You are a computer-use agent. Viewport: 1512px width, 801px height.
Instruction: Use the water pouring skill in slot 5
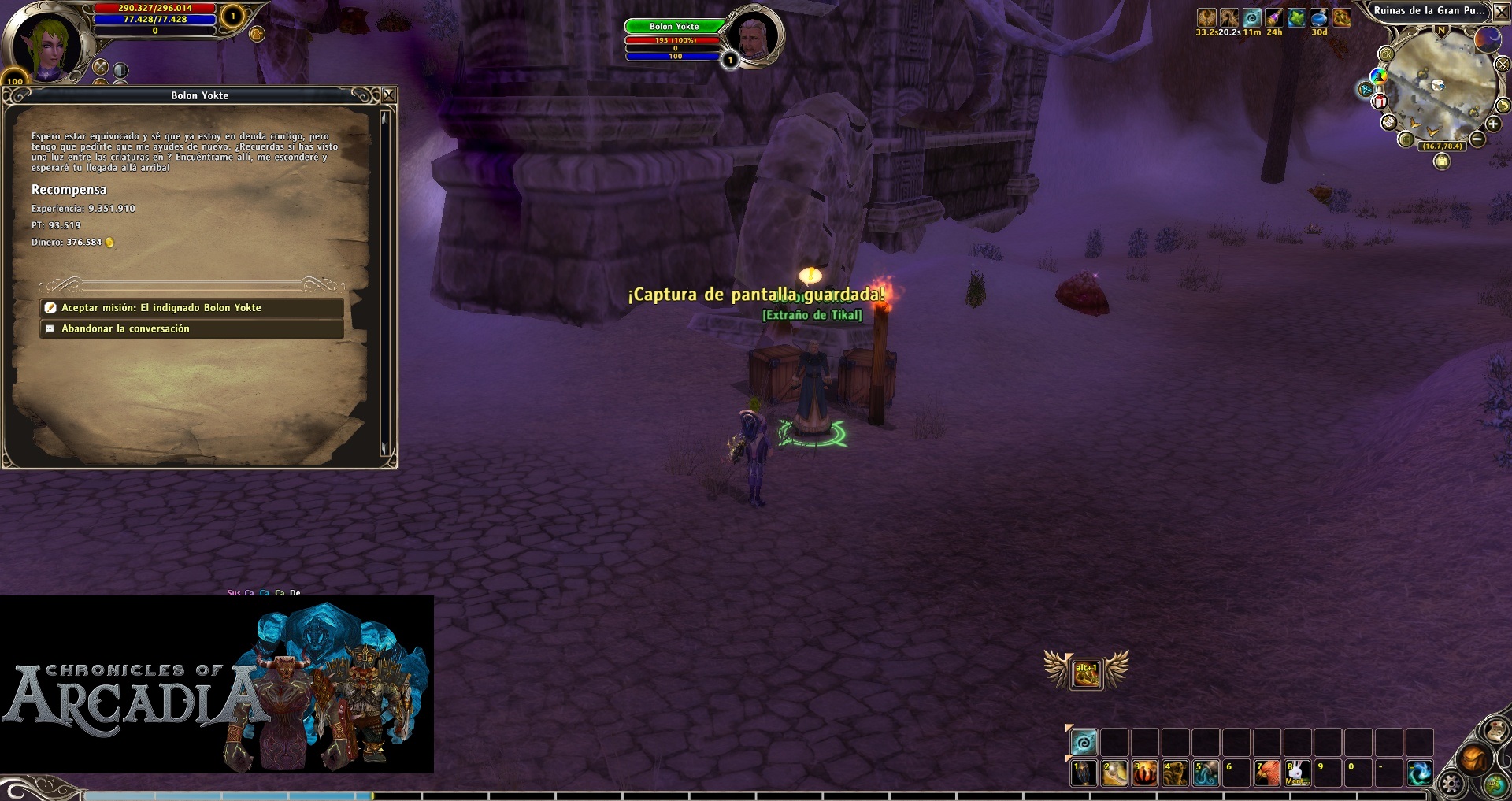coord(1206,773)
